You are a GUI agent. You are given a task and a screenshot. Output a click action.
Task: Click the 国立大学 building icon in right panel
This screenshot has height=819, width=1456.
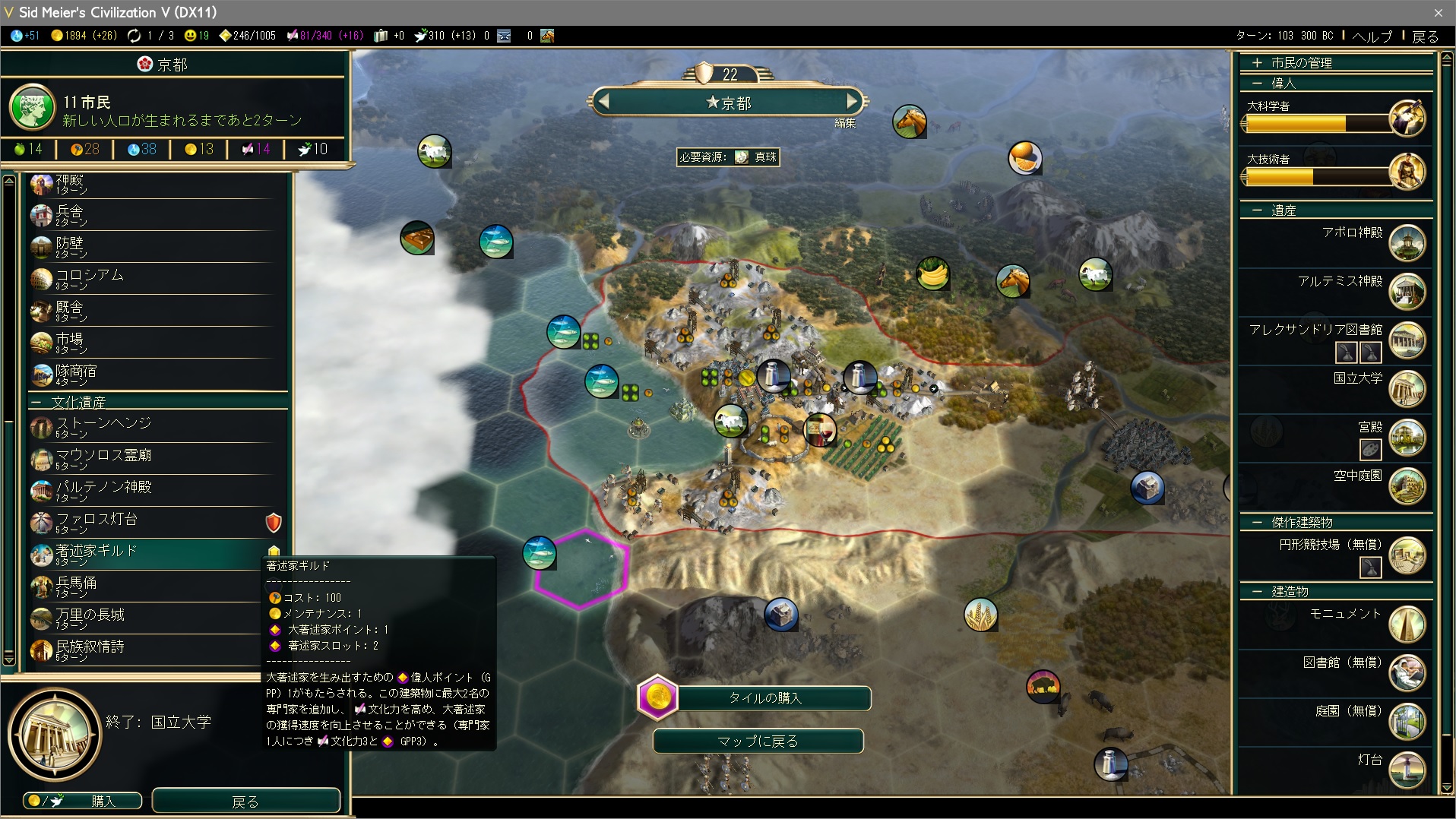(x=1406, y=388)
